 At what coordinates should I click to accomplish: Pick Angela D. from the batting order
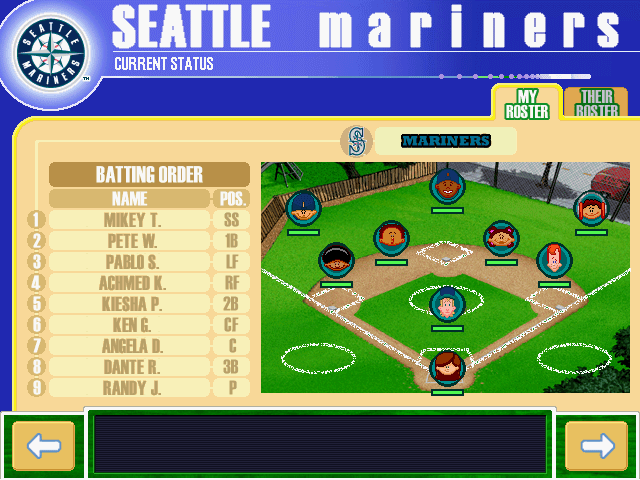[x=130, y=346]
